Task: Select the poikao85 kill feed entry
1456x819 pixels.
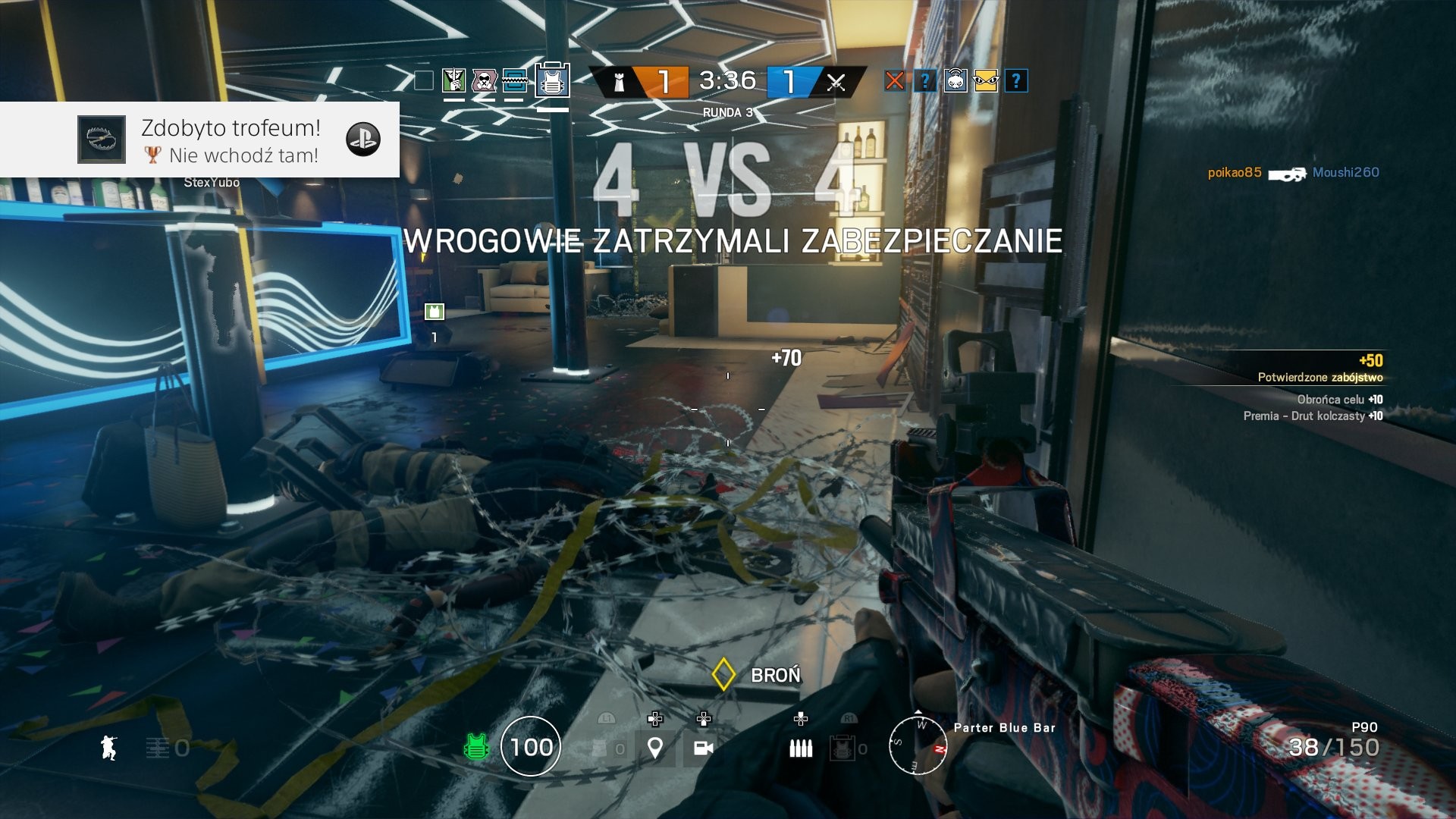Action: tap(1235, 173)
